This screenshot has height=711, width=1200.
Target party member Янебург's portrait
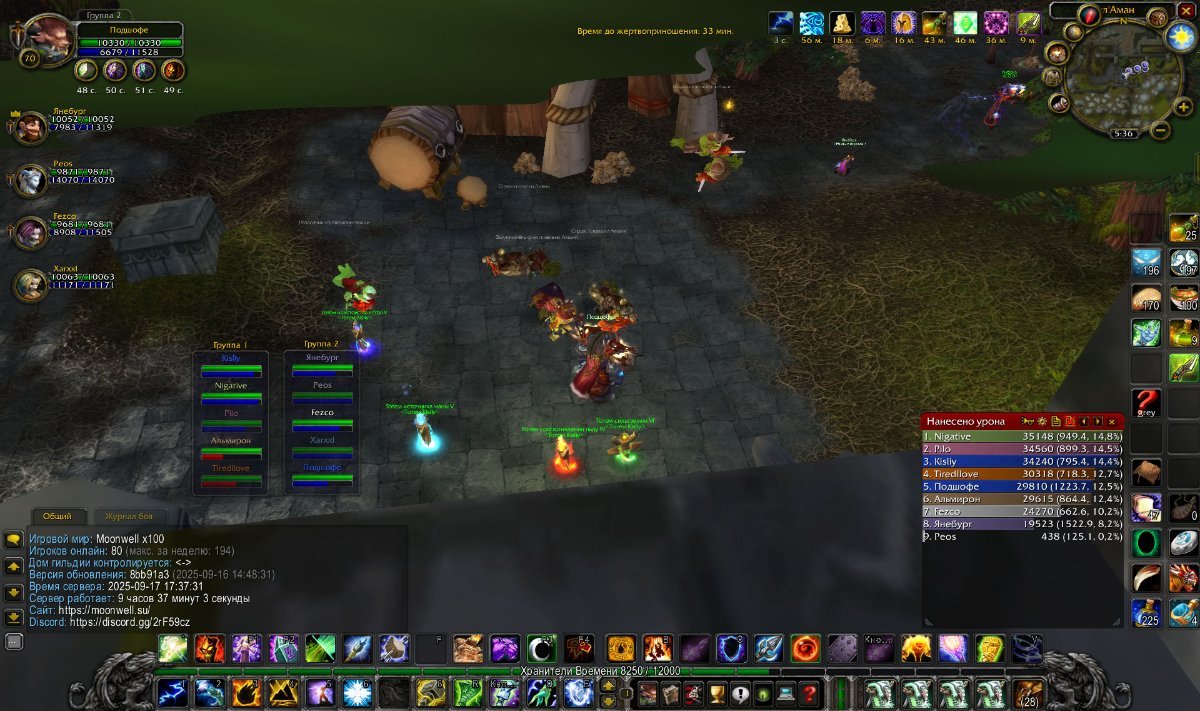[x=30, y=127]
